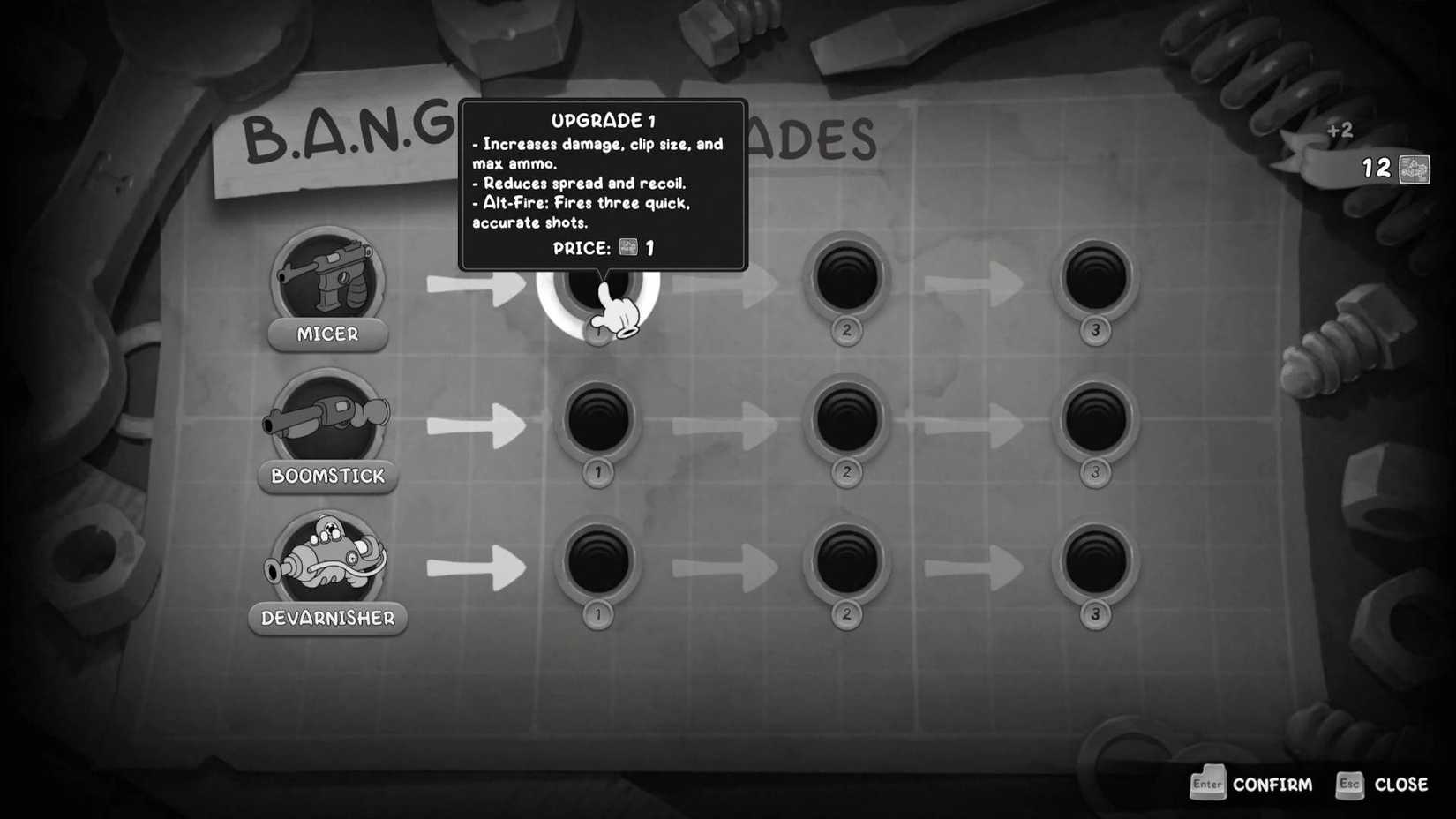Select Upgrade 1 slot for the Devarnisher

click(598, 565)
